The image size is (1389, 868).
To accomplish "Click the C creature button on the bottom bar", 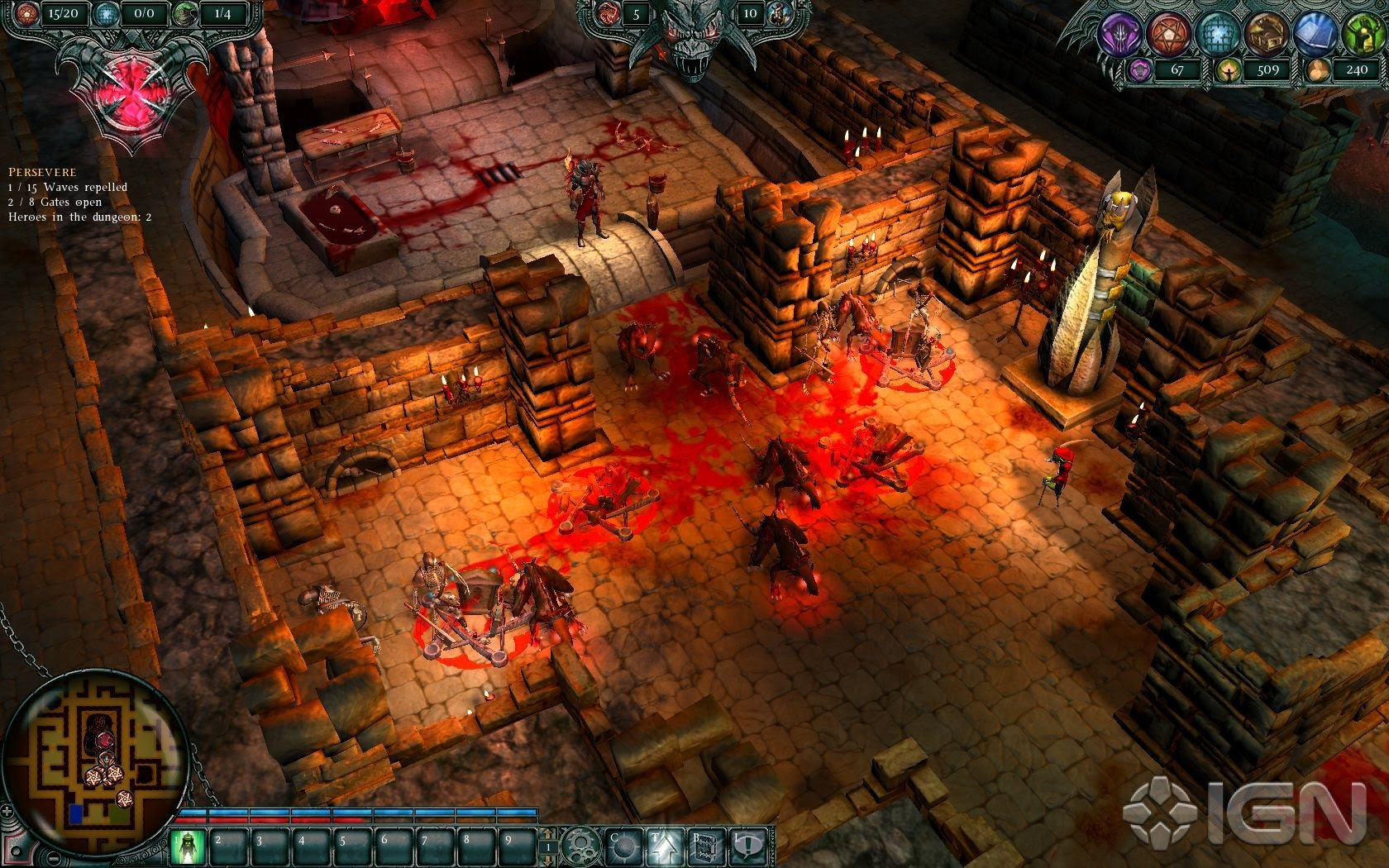I will [x=625, y=847].
